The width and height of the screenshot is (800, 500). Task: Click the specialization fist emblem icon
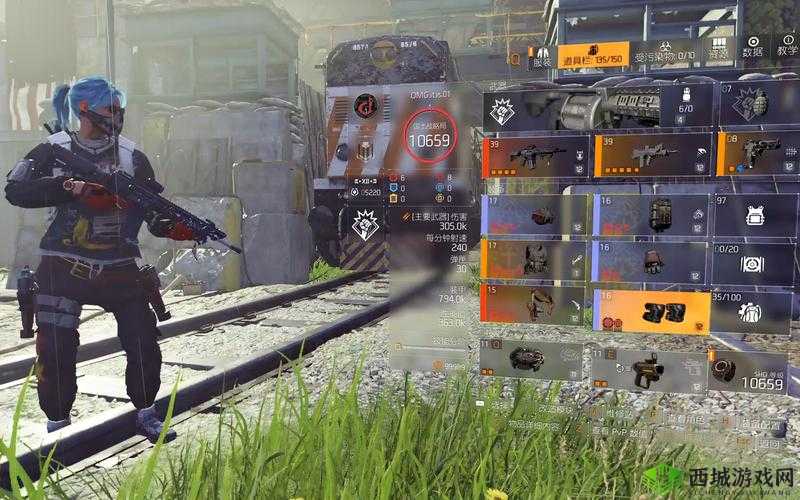coord(502,112)
